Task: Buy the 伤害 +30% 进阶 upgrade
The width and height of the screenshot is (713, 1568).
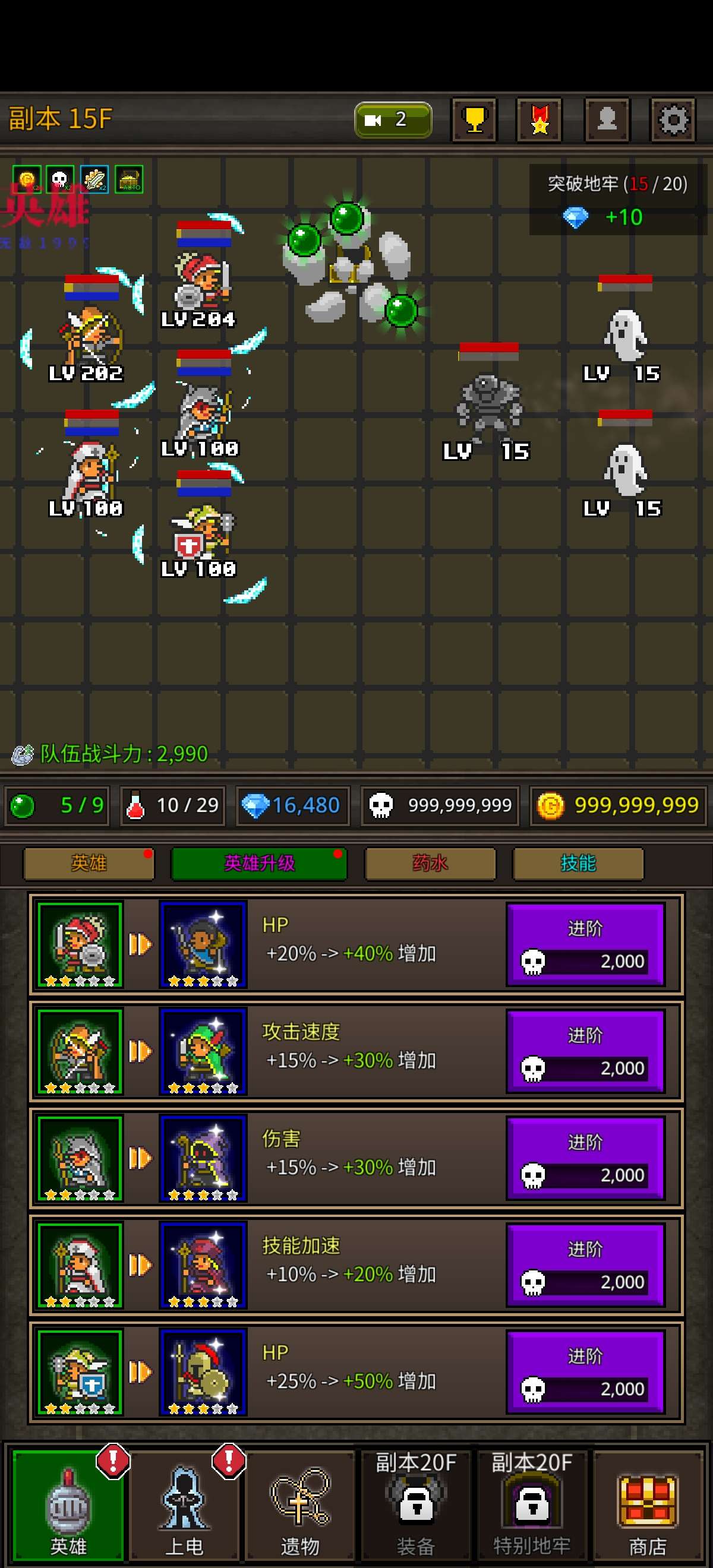Action: (585, 1158)
